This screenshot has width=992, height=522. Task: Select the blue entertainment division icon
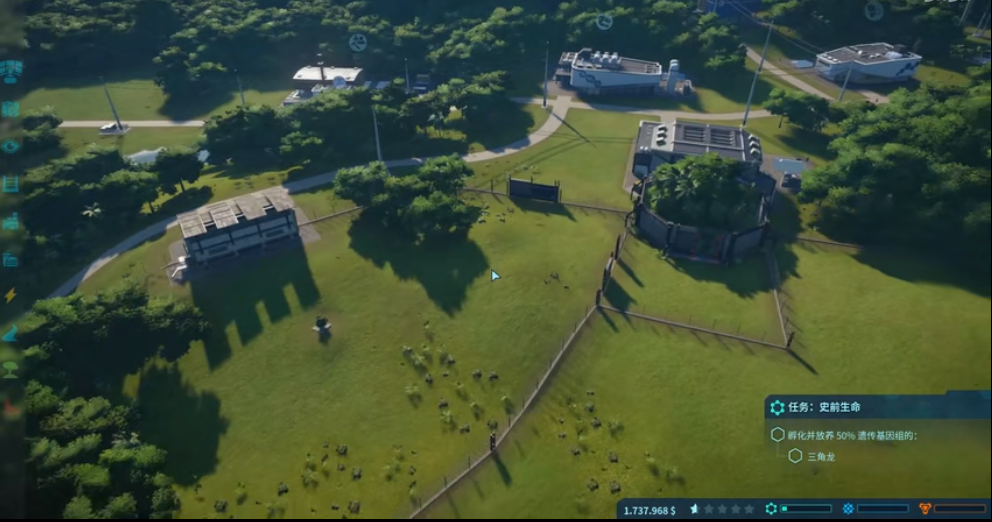848,509
